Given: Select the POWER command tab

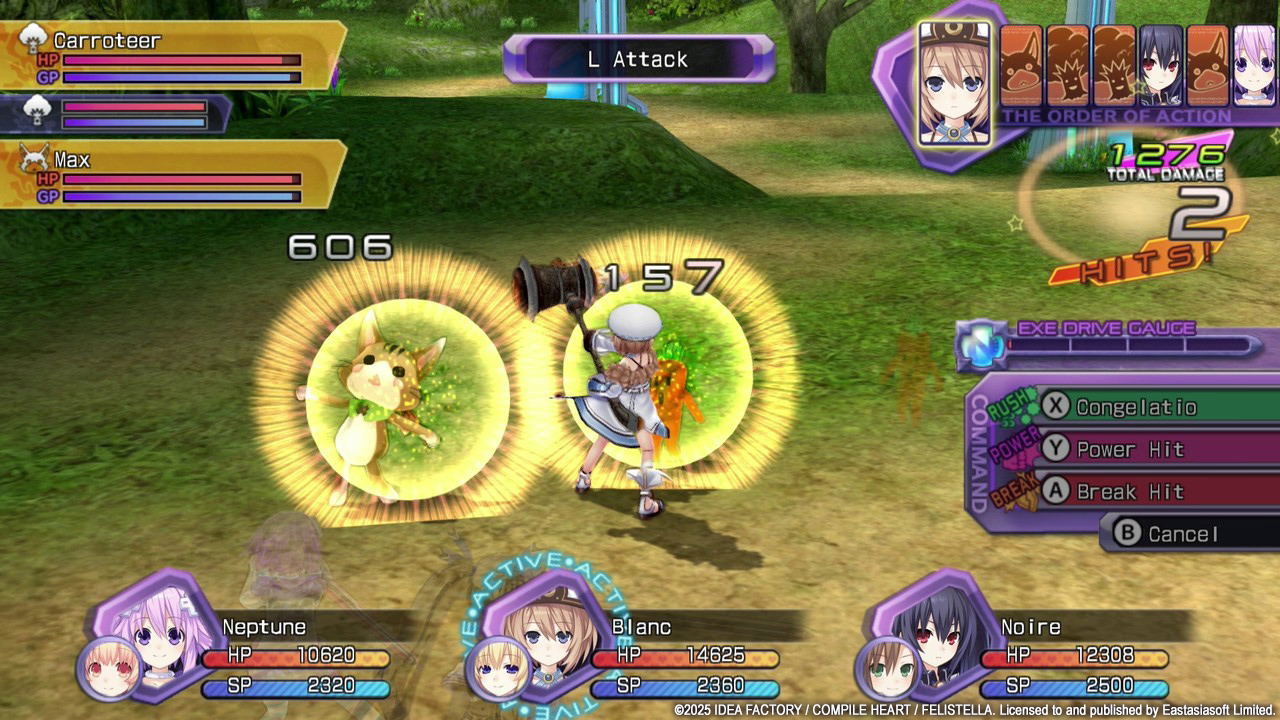Looking at the screenshot, I should 1013,447.
